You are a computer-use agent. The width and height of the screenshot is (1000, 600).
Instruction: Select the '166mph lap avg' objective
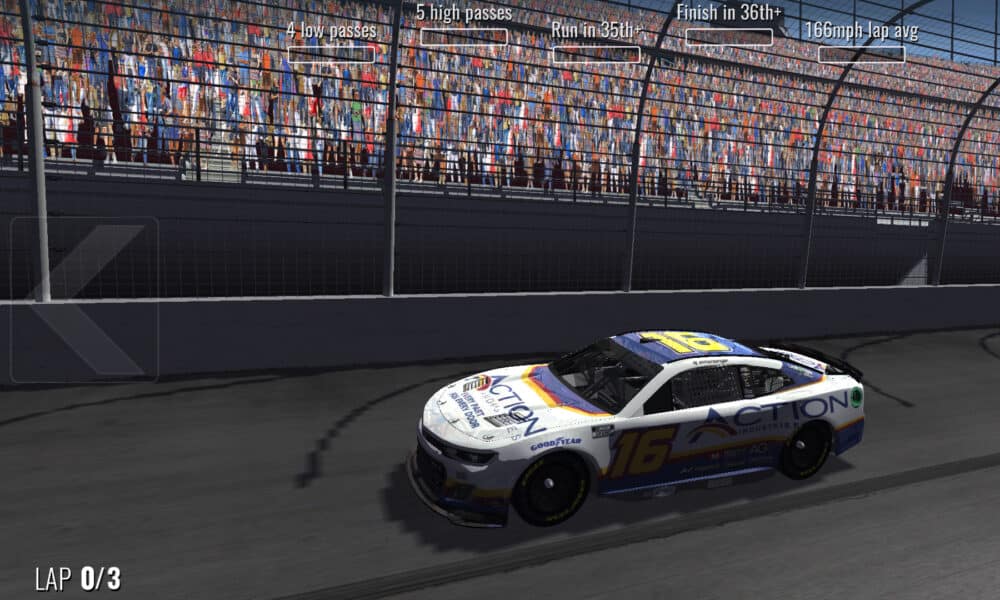click(861, 43)
